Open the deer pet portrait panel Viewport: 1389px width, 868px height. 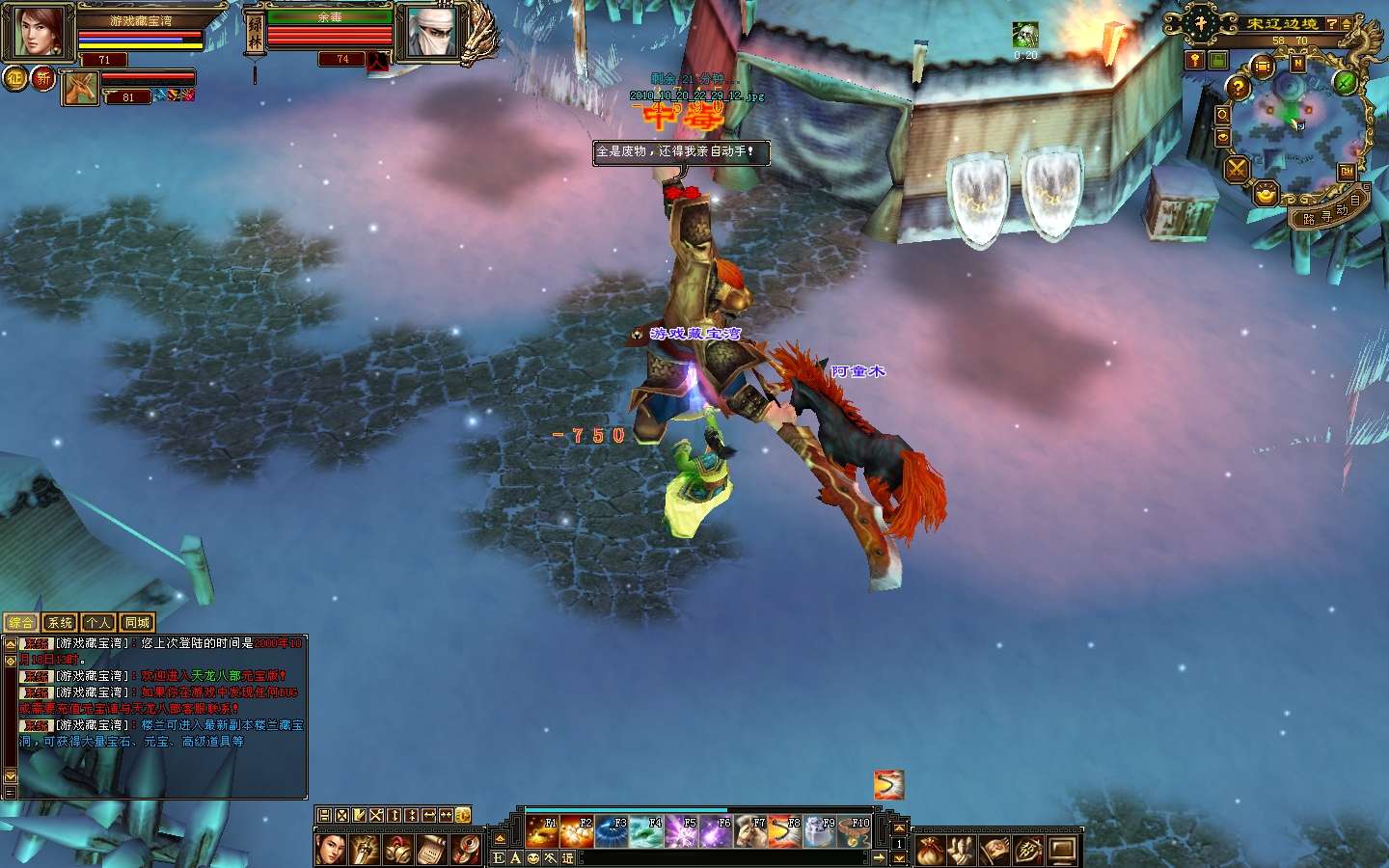pyautogui.click(x=80, y=89)
